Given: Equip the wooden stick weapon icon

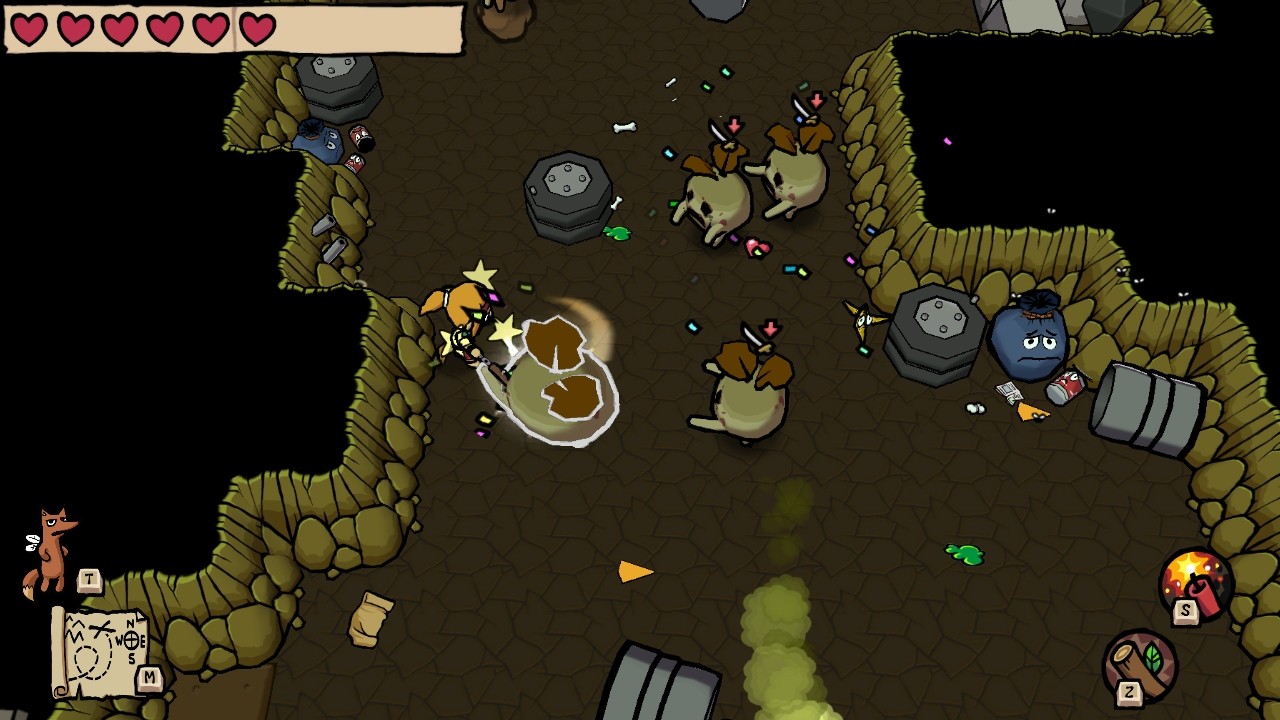Looking at the screenshot, I should click(1141, 664).
